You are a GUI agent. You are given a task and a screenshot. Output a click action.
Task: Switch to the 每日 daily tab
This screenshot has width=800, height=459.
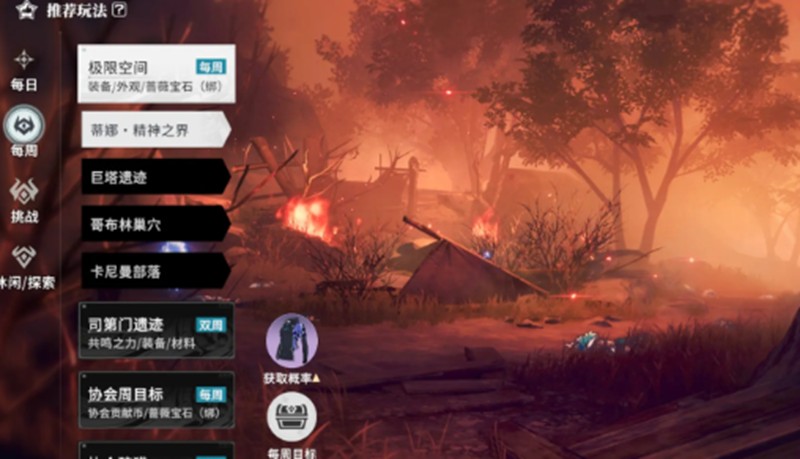pos(24,68)
